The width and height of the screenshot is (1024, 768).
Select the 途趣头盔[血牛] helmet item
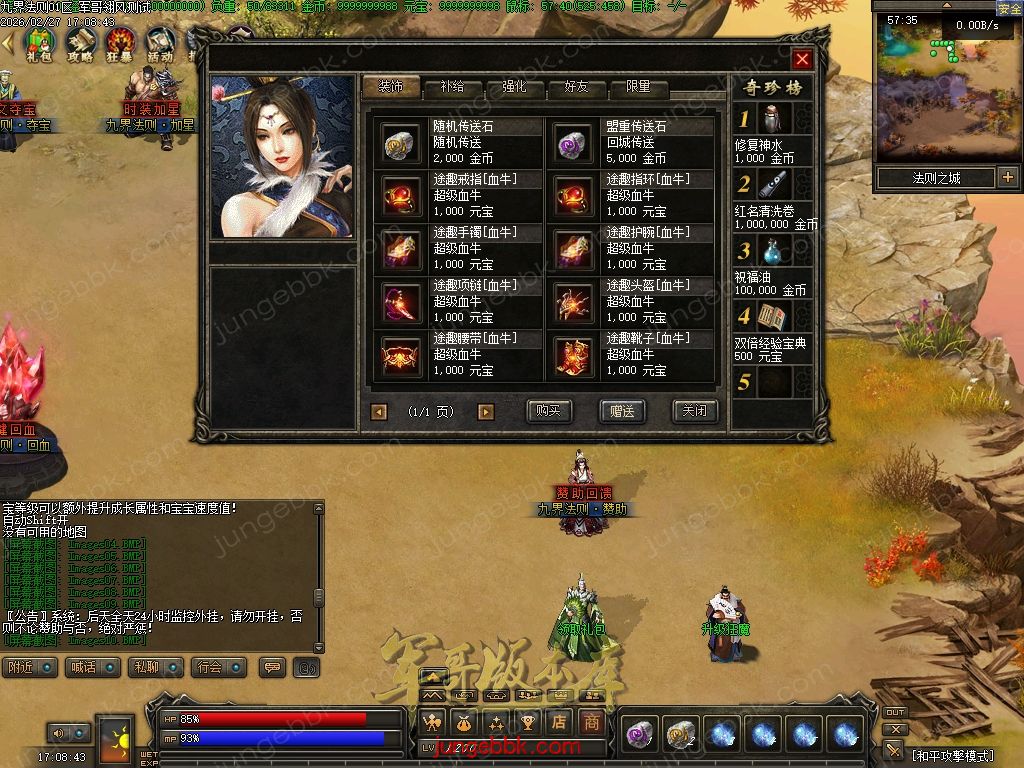(574, 302)
